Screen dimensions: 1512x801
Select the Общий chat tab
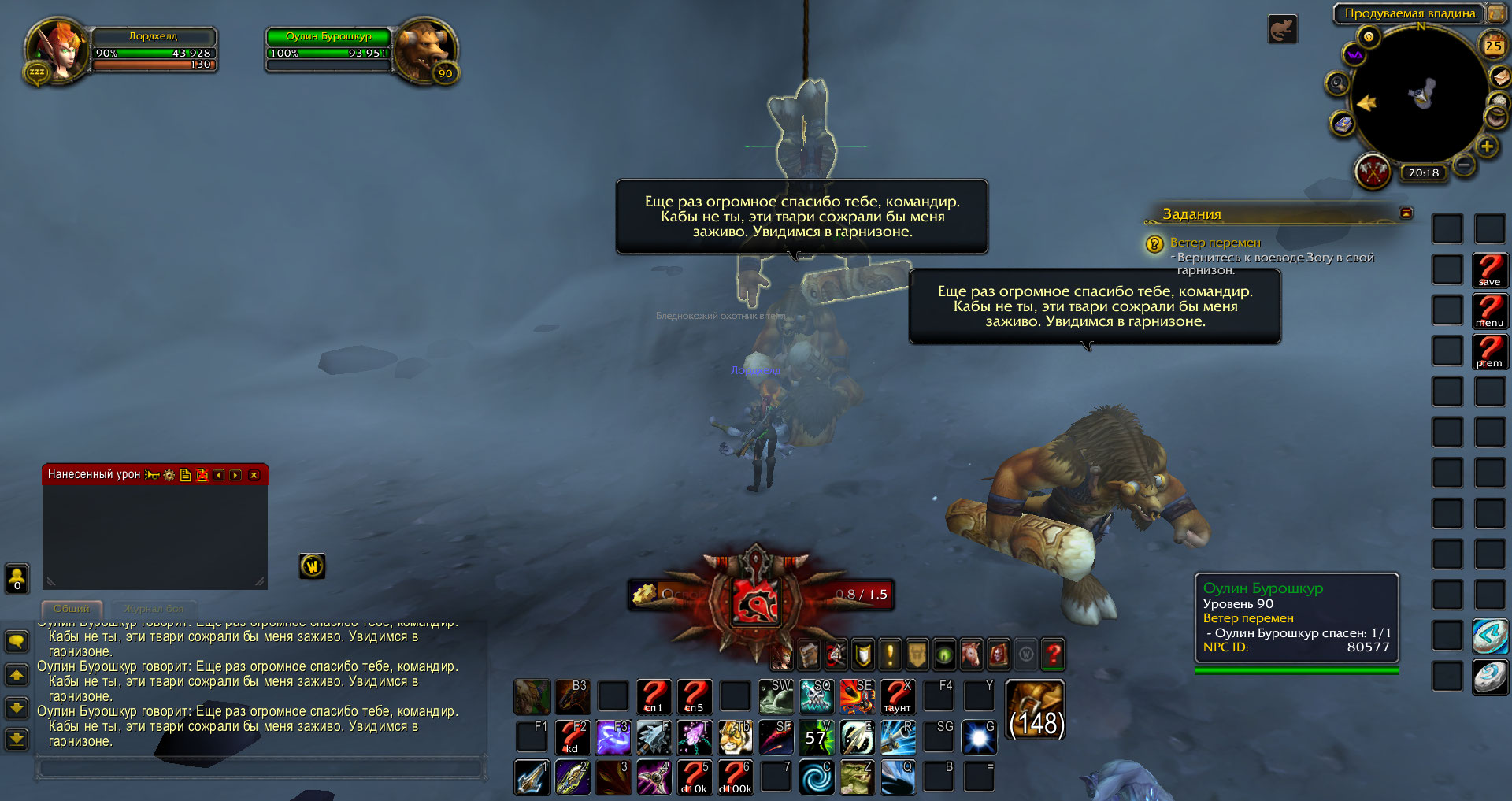(72, 609)
